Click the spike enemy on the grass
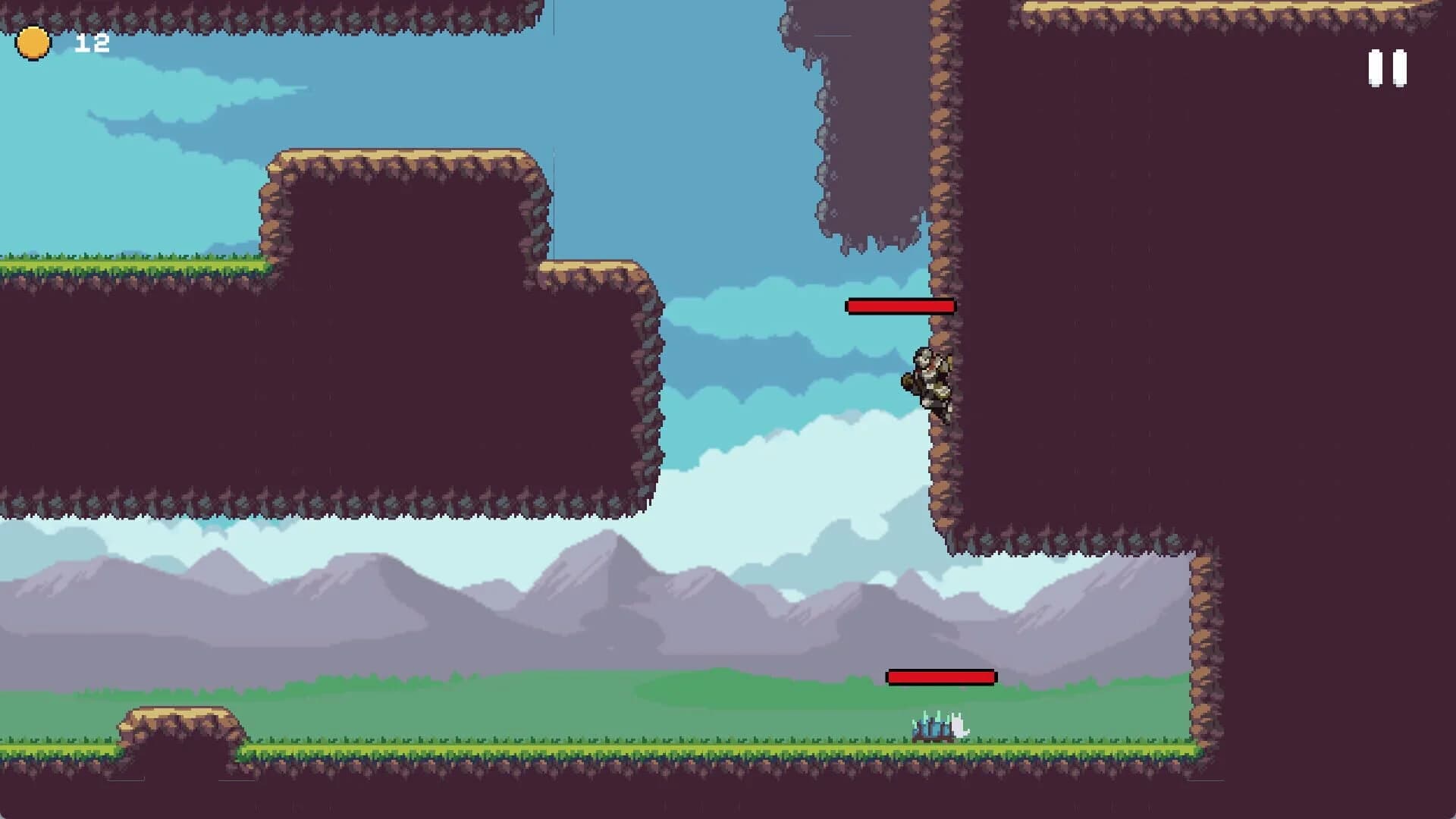1456x819 pixels. click(x=937, y=726)
